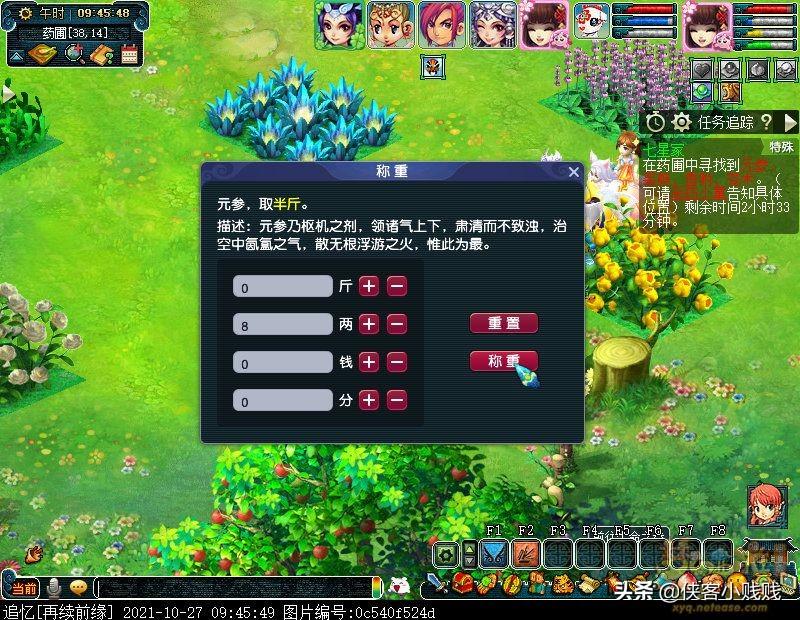Image resolution: width=800 pixels, height=620 pixels.
Task: Select the 两 quantity input field
Action: [282, 324]
